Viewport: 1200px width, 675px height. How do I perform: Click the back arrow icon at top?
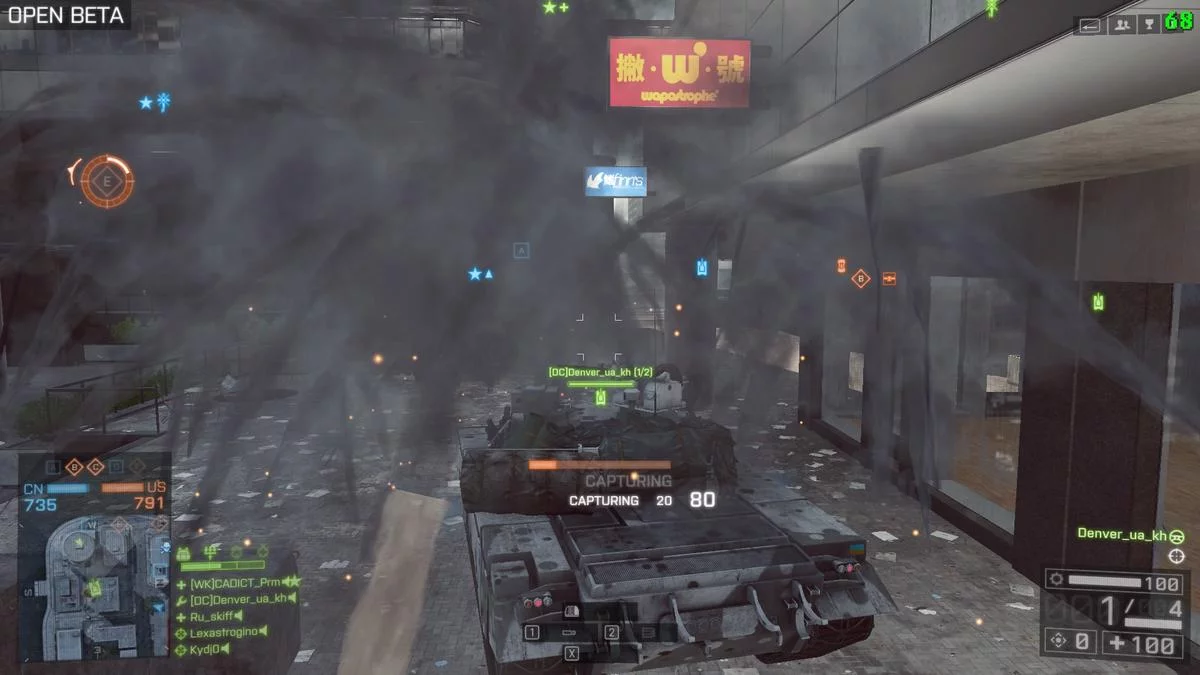(x=1090, y=25)
